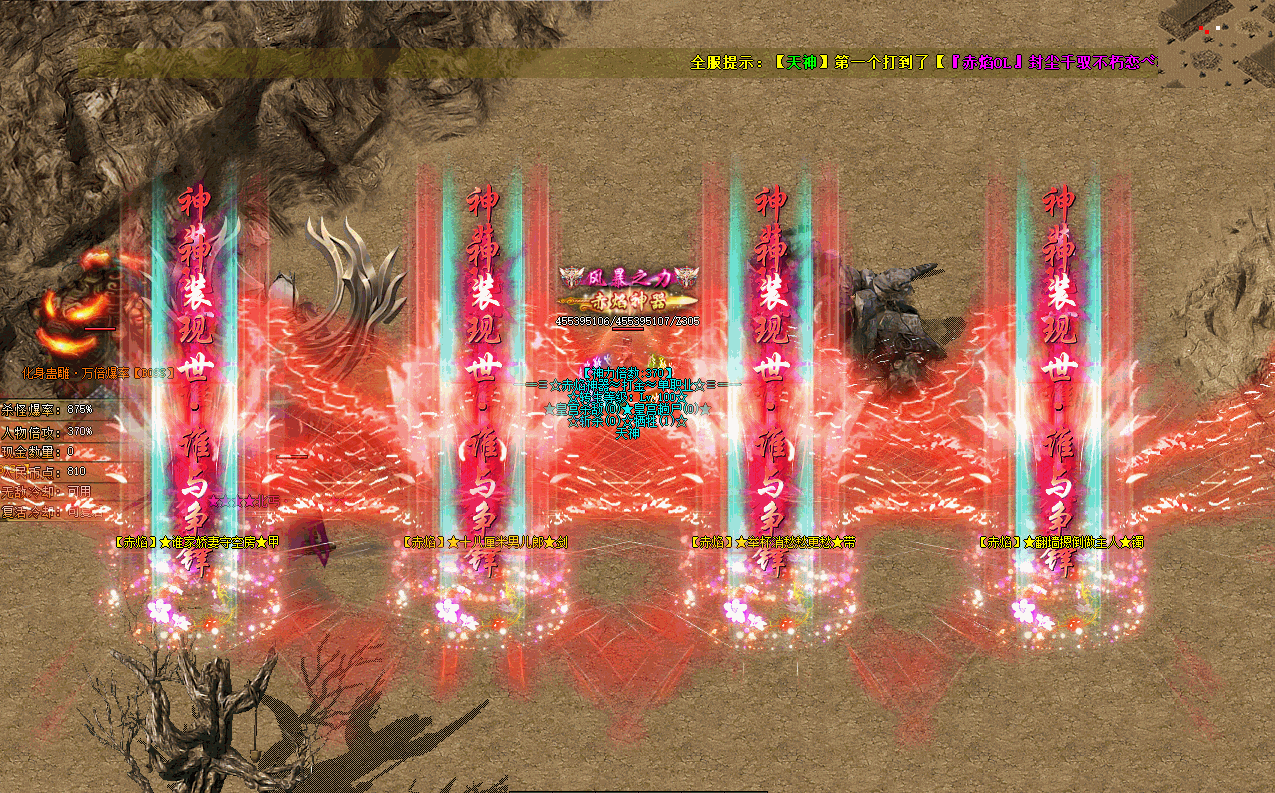Select the 赤焰 十八厘米男儿郎 剑 drop label
1275x793 pixels.
tap(484, 542)
